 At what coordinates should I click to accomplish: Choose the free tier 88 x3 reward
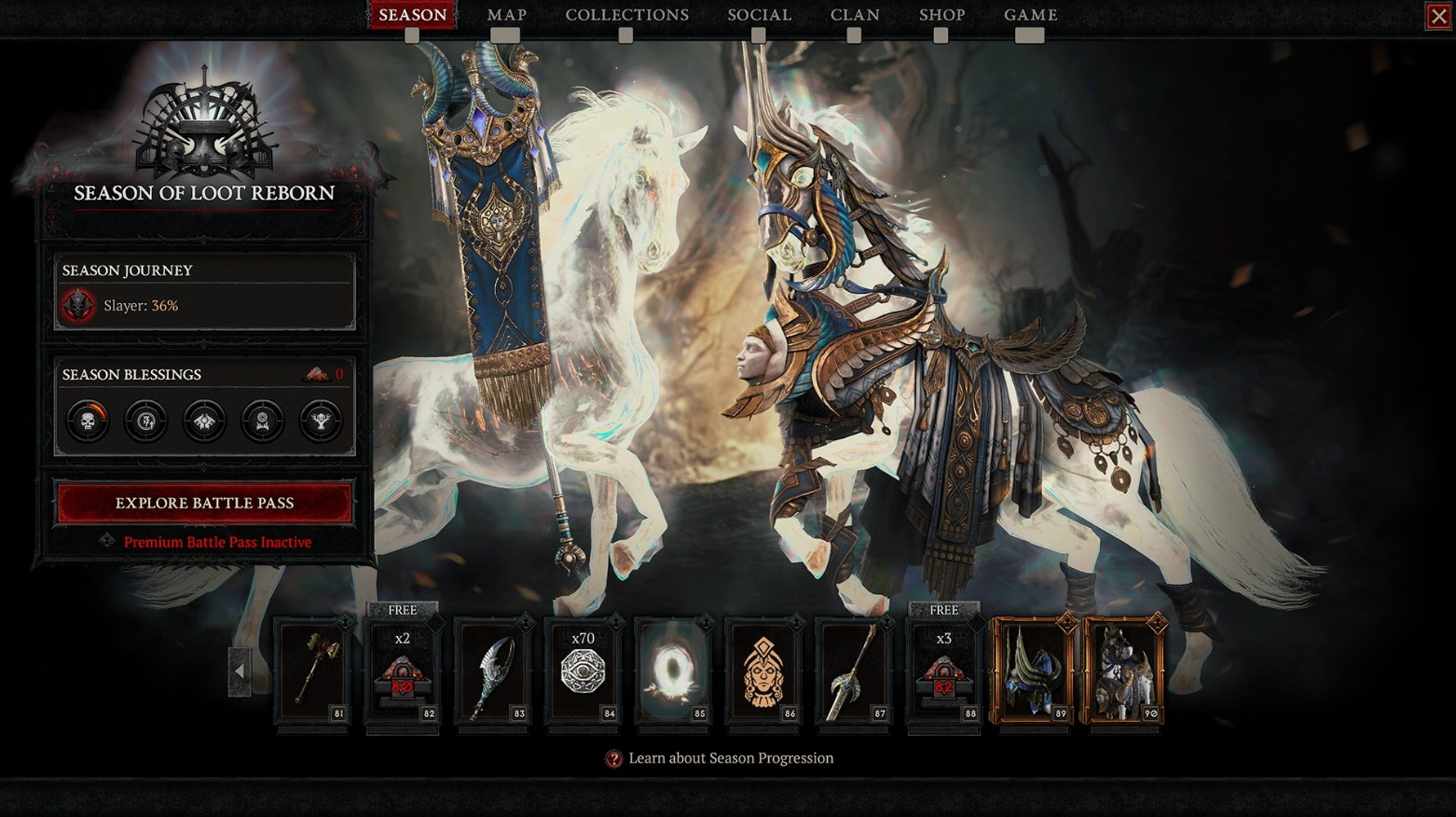[x=943, y=671]
